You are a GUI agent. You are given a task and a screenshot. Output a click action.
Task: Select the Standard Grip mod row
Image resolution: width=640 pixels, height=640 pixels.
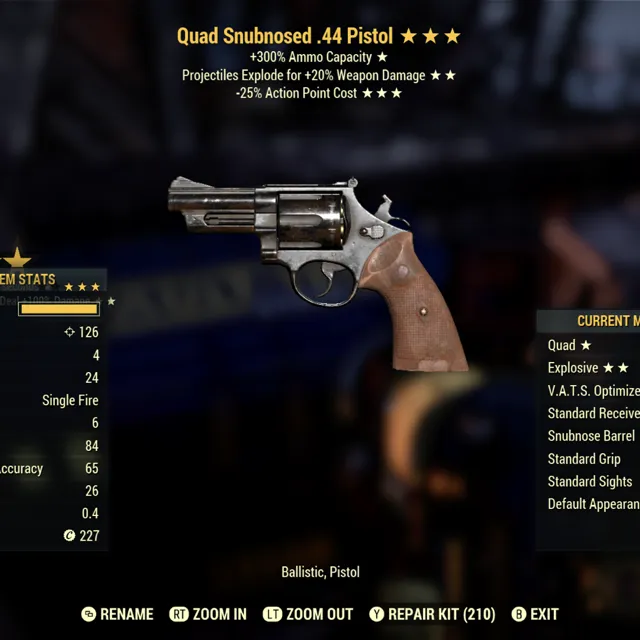coord(584,459)
